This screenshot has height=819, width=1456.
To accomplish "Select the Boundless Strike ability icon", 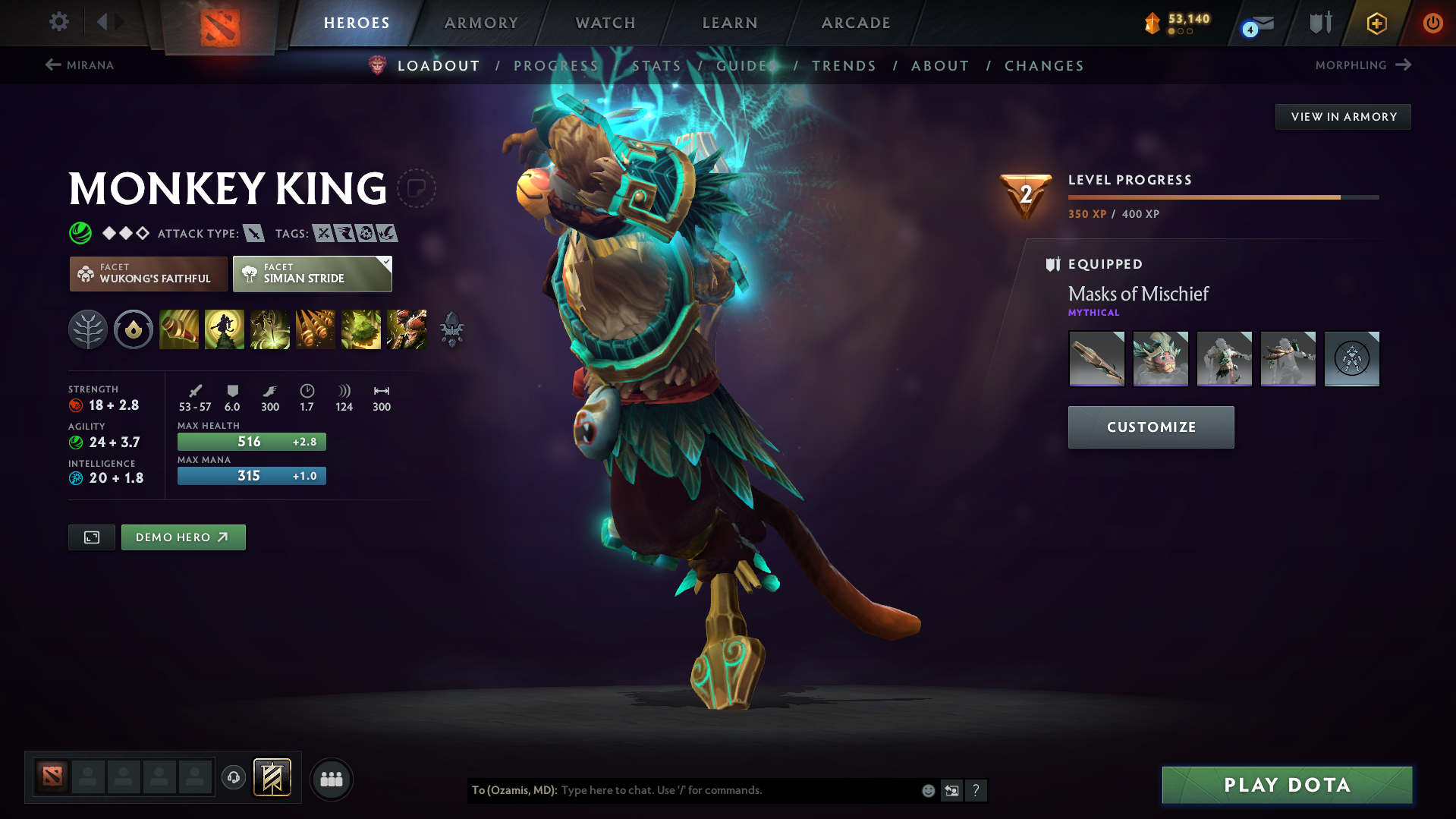I will pyautogui.click(x=179, y=329).
